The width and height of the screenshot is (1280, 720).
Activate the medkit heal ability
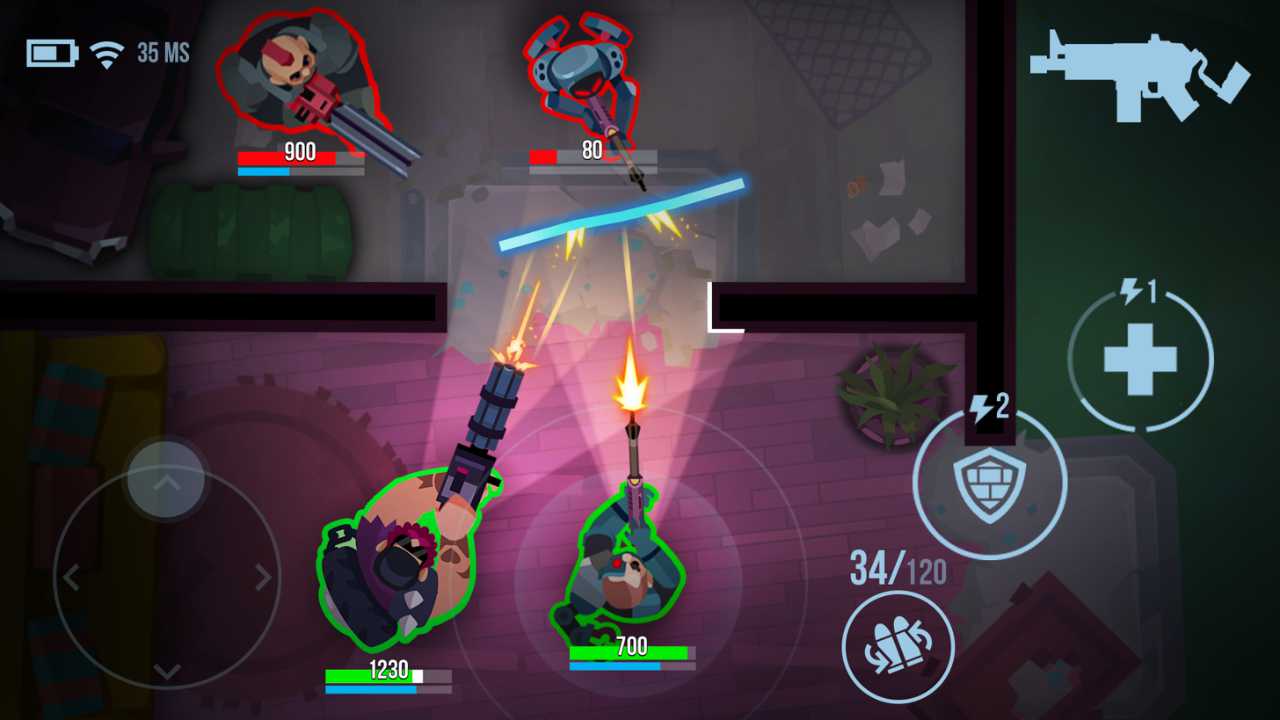point(1140,358)
